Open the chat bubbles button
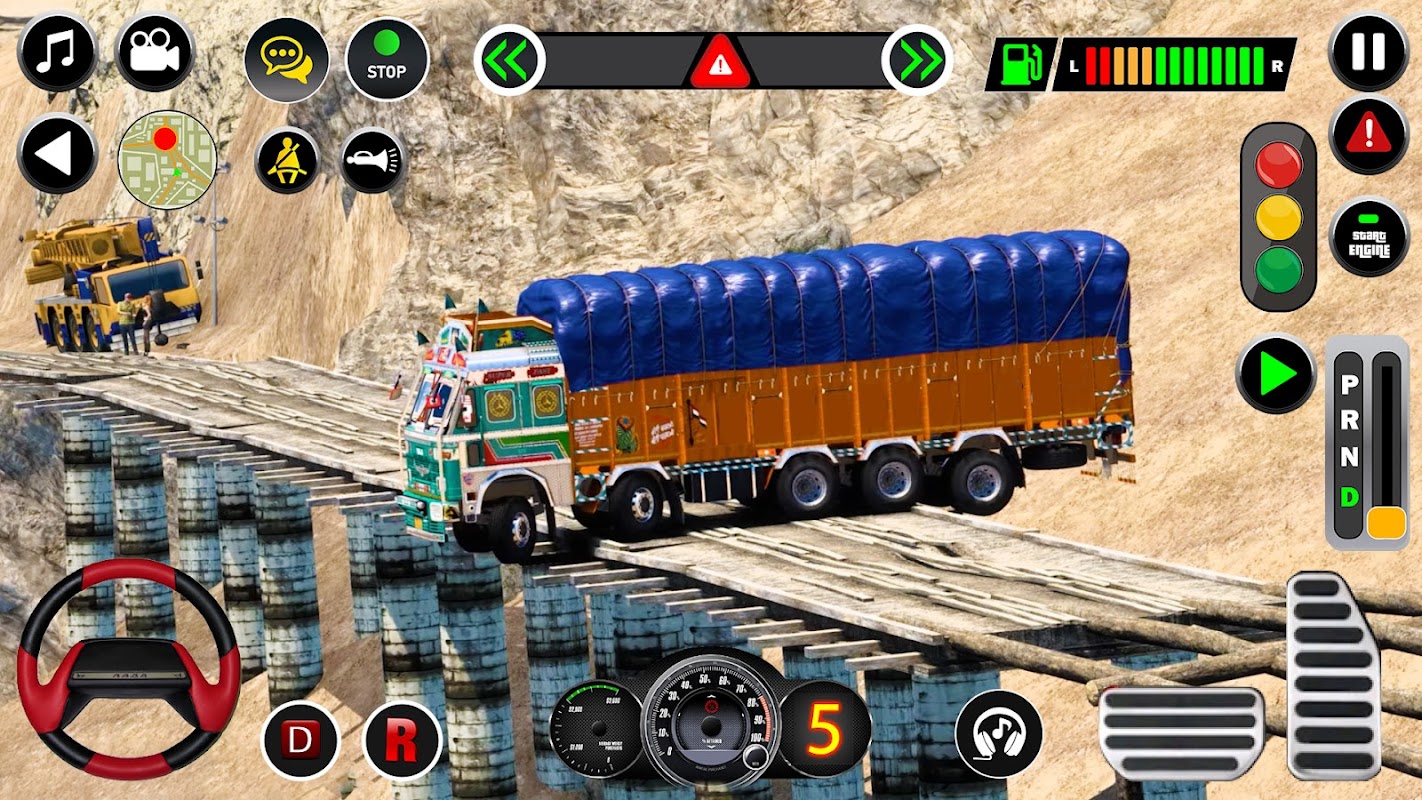 pyautogui.click(x=286, y=59)
